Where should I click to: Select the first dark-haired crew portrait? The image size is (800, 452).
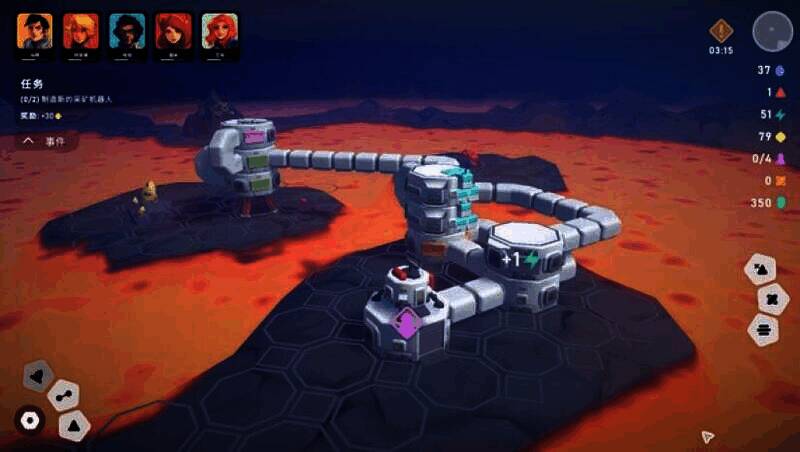[34, 31]
